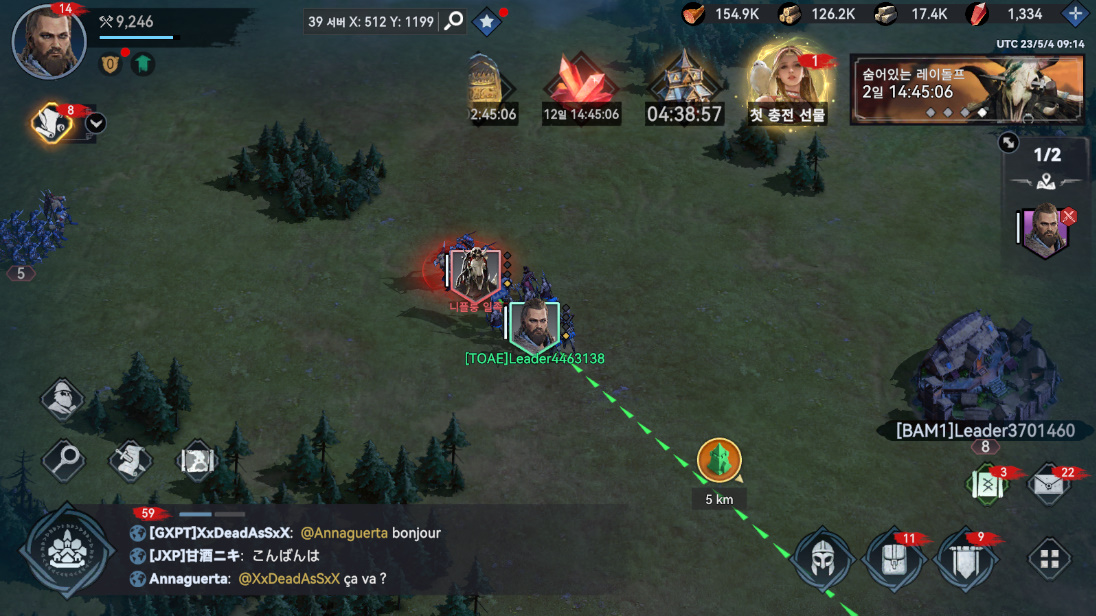
Task: Tap the green city locator marker
Action: tap(719, 461)
